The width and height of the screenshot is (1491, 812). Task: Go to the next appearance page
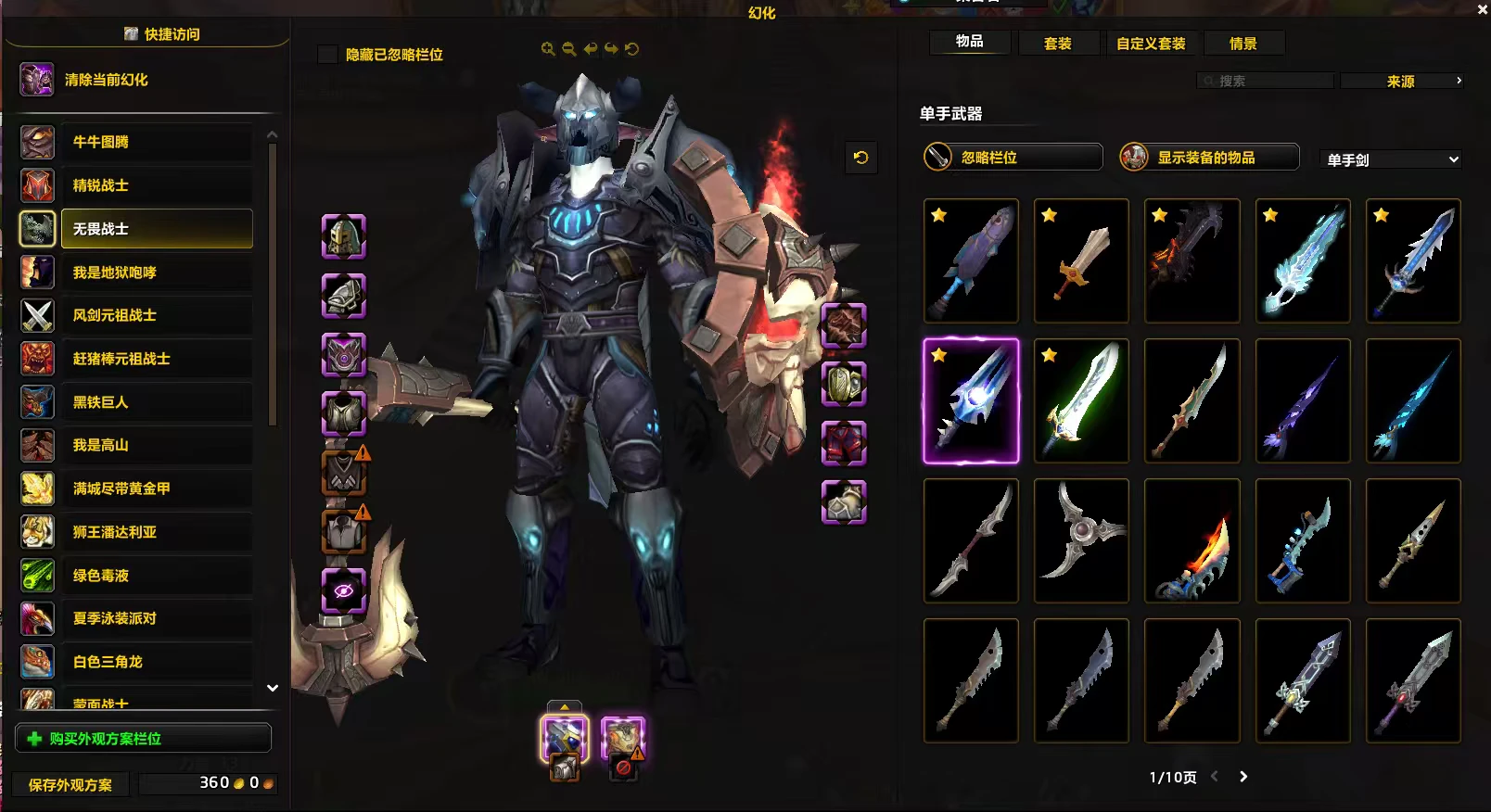[1243, 777]
